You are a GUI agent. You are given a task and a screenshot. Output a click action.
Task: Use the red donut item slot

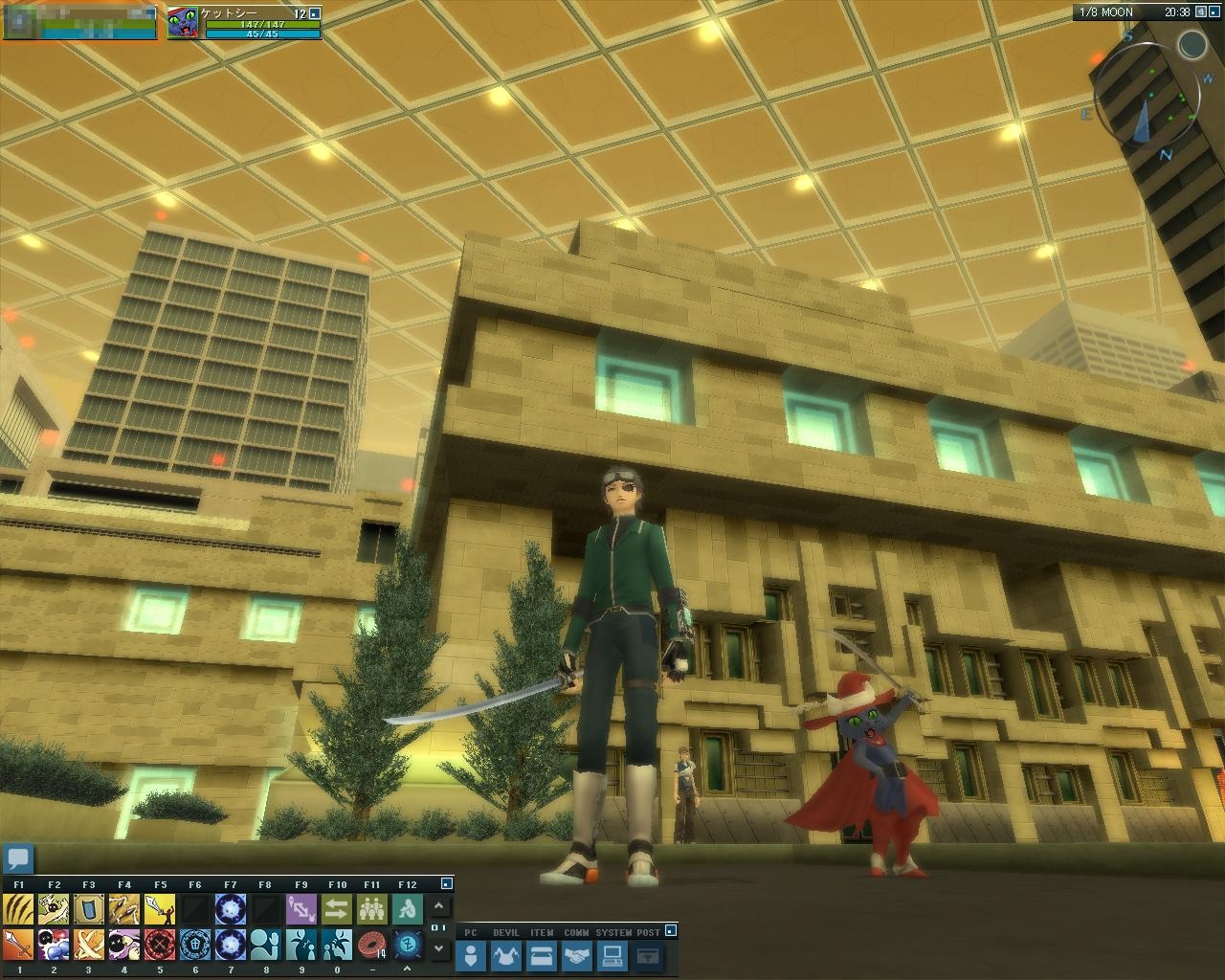tap(371, 945)
